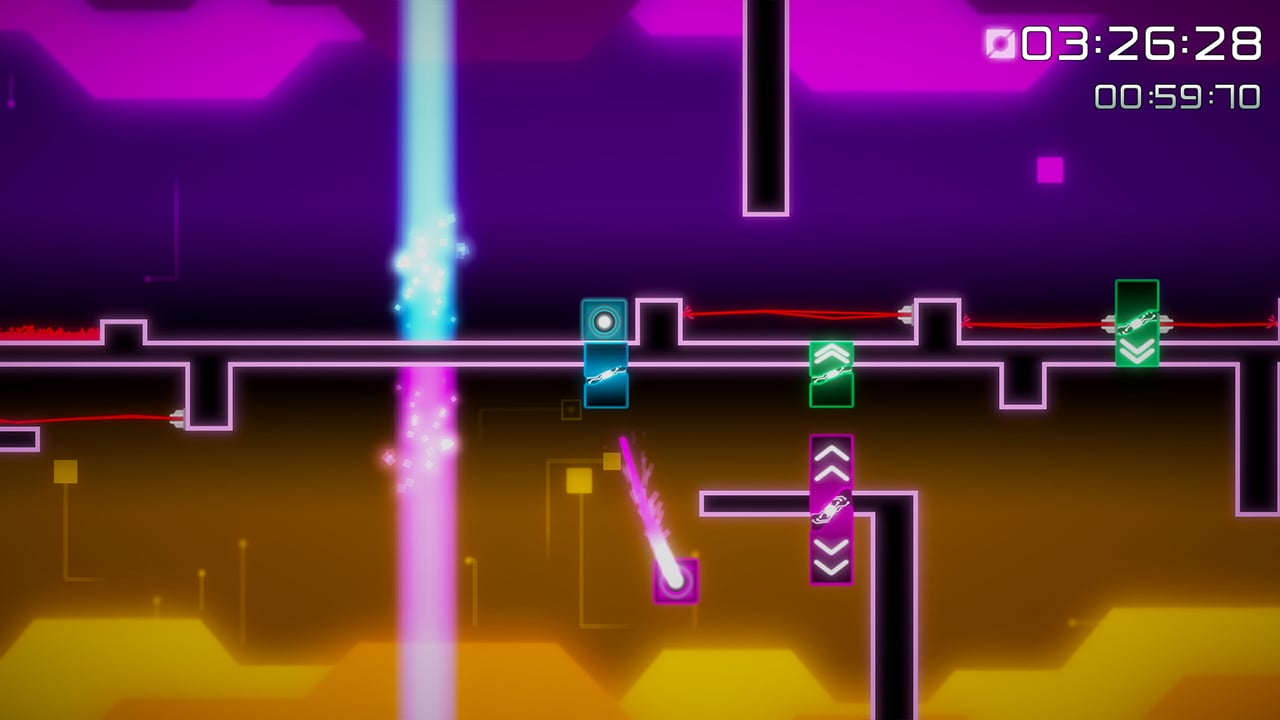Click the chain-link icon on the blue block
Image resolution: width=1280 pixels, height=720 pixels.
(604, 375)
